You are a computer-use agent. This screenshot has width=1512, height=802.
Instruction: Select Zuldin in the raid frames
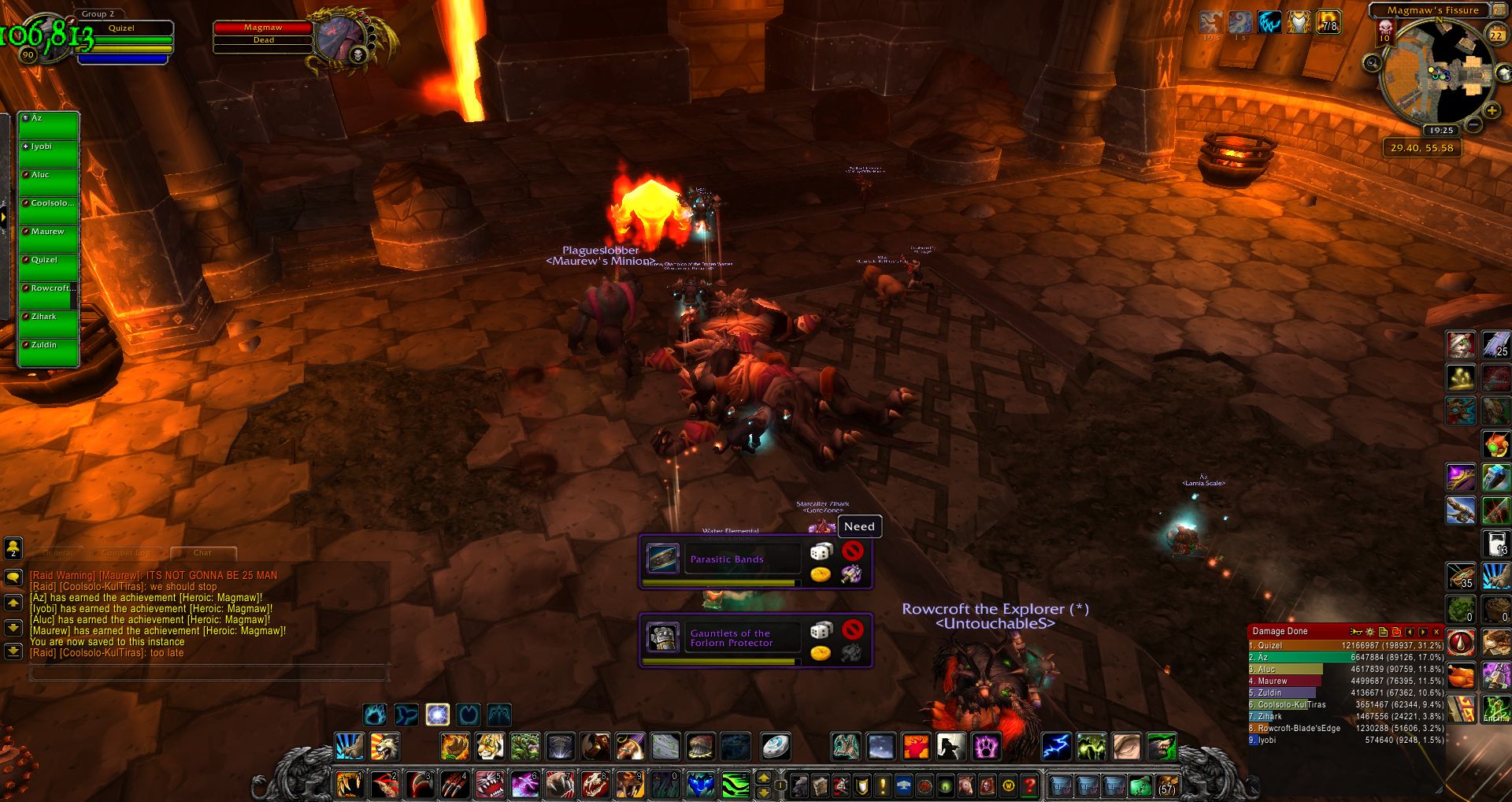point(48,351)
